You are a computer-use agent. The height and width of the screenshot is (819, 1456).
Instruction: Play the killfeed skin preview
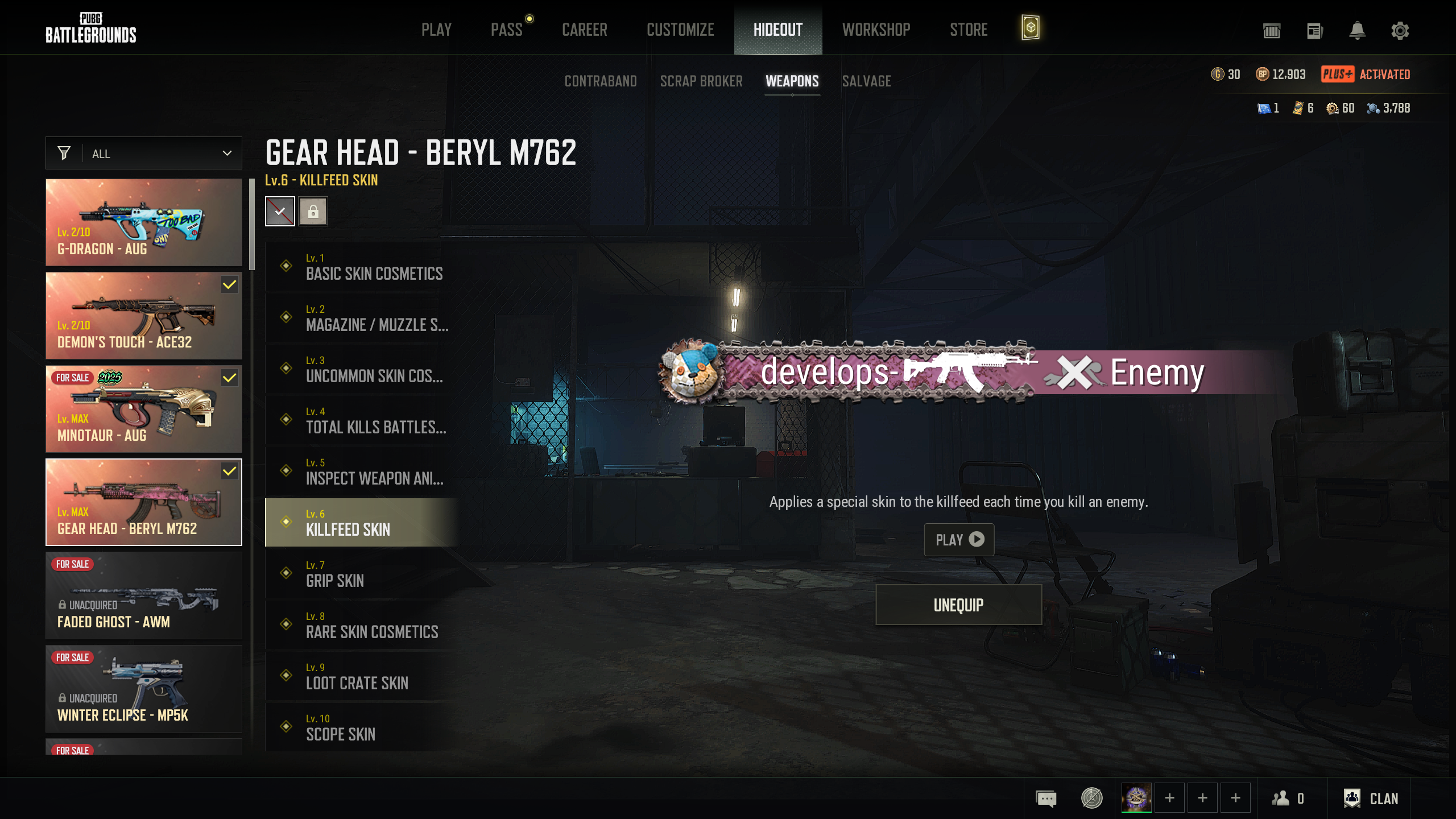pyautogui.click(x=959, y=539)
